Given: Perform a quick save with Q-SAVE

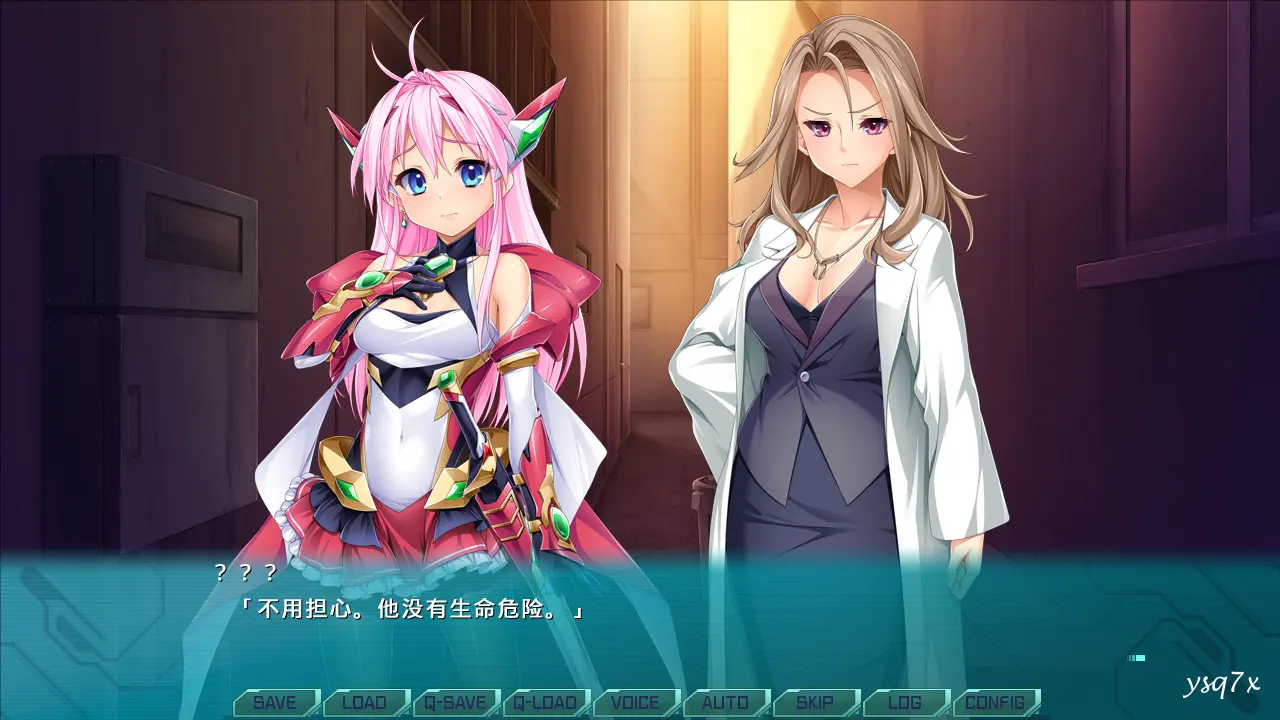Looking at the screenshot, I should pyautogui.click(x=455, y=702).
